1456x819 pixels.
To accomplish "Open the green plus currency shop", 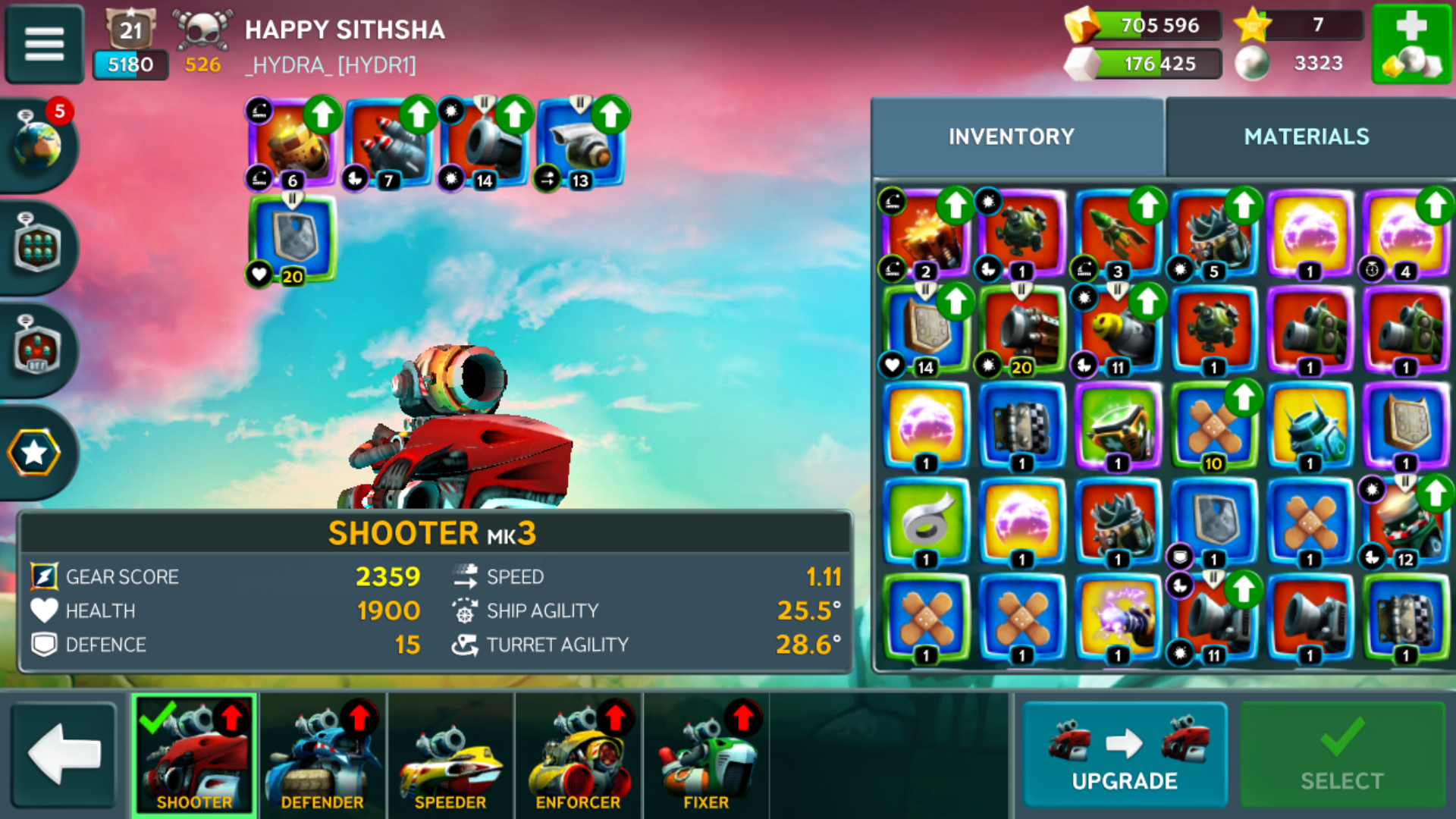I will 1410,44.
